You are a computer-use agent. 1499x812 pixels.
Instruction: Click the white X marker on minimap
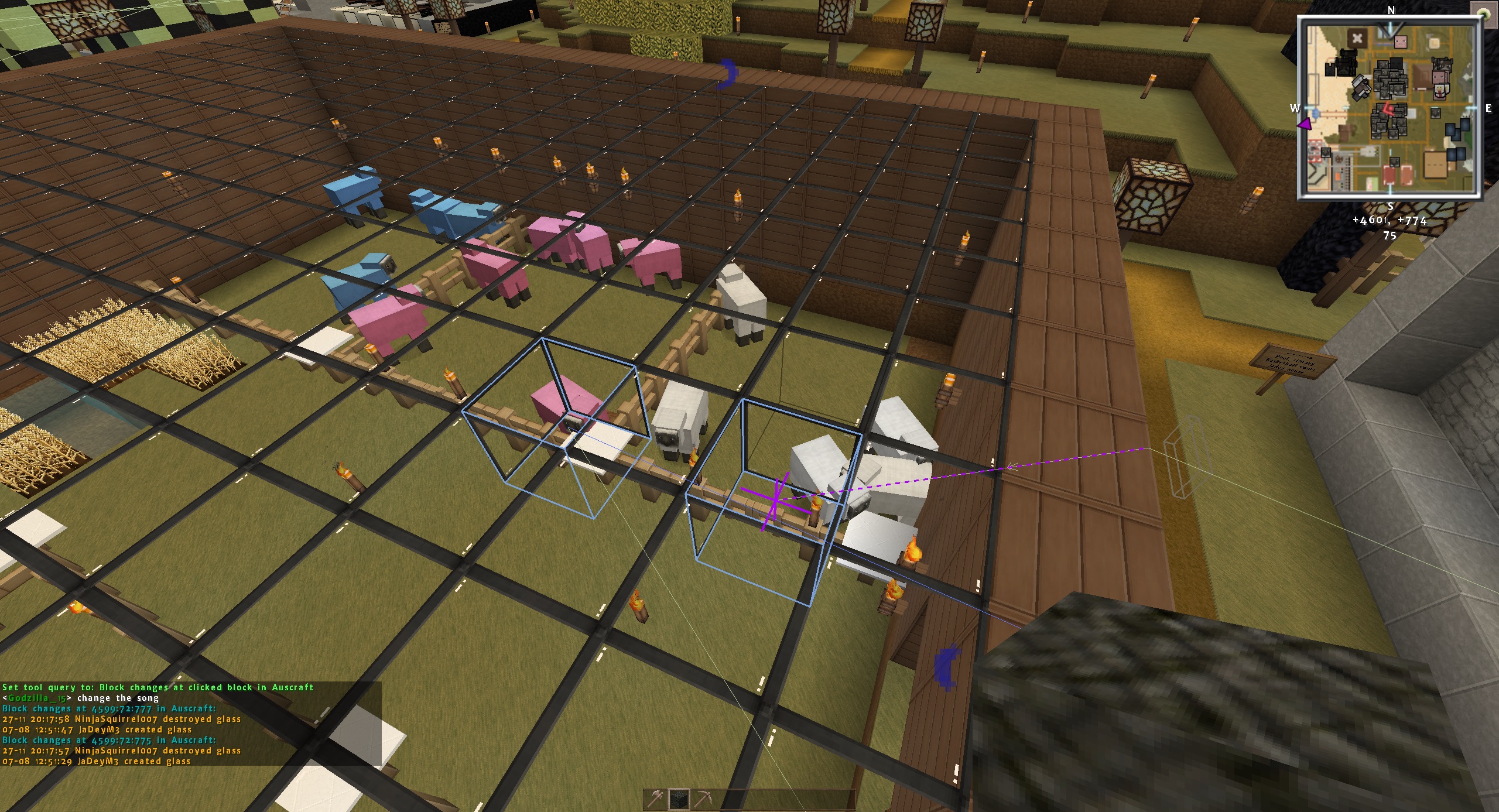pos(1357,39)
